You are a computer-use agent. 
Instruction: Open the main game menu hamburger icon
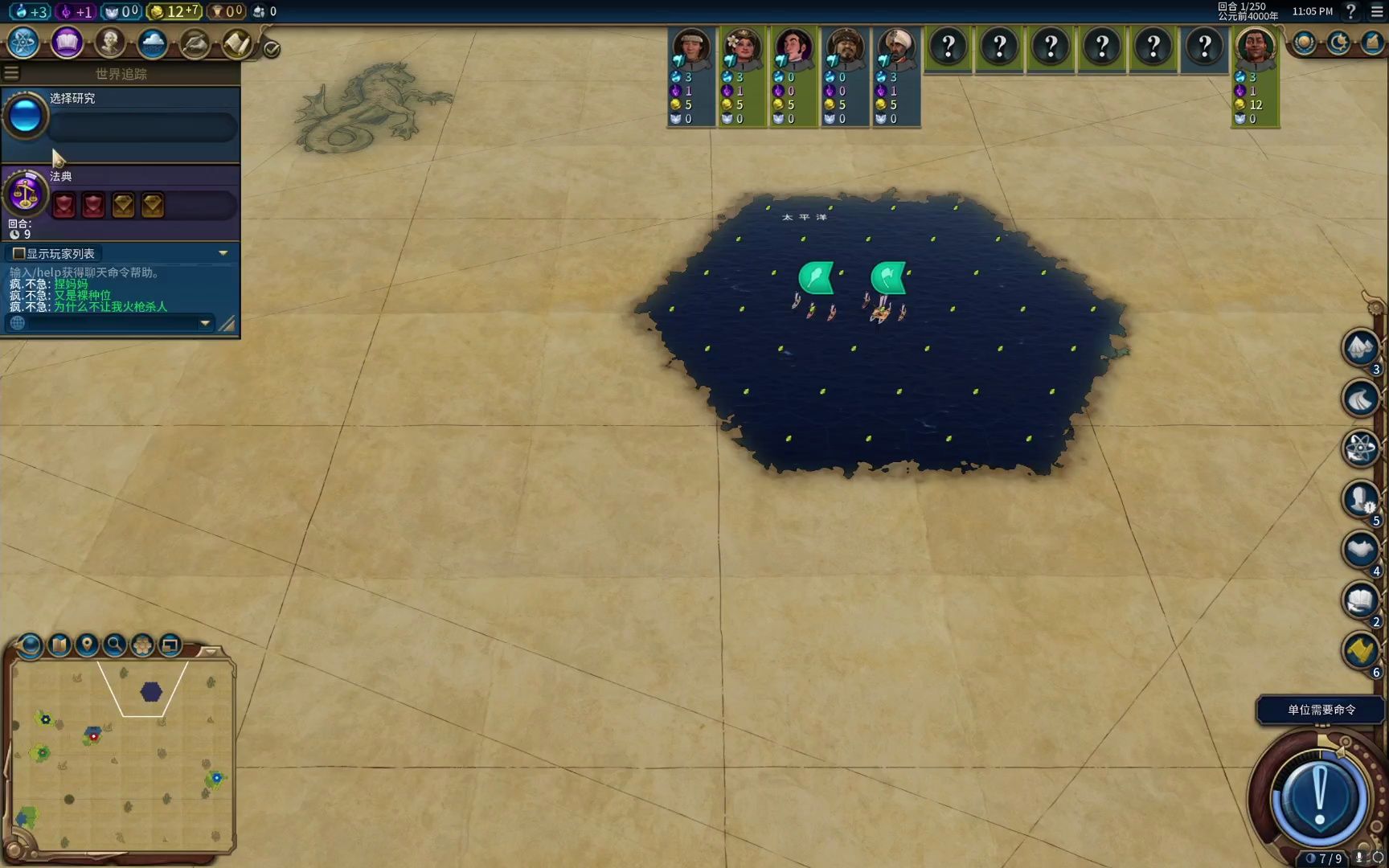coord(1377,11)
